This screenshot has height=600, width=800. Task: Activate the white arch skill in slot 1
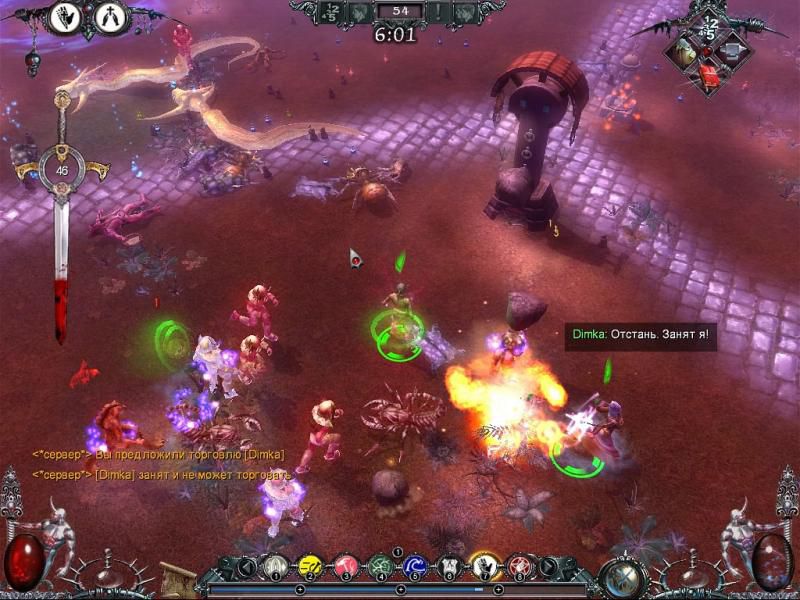277,568
